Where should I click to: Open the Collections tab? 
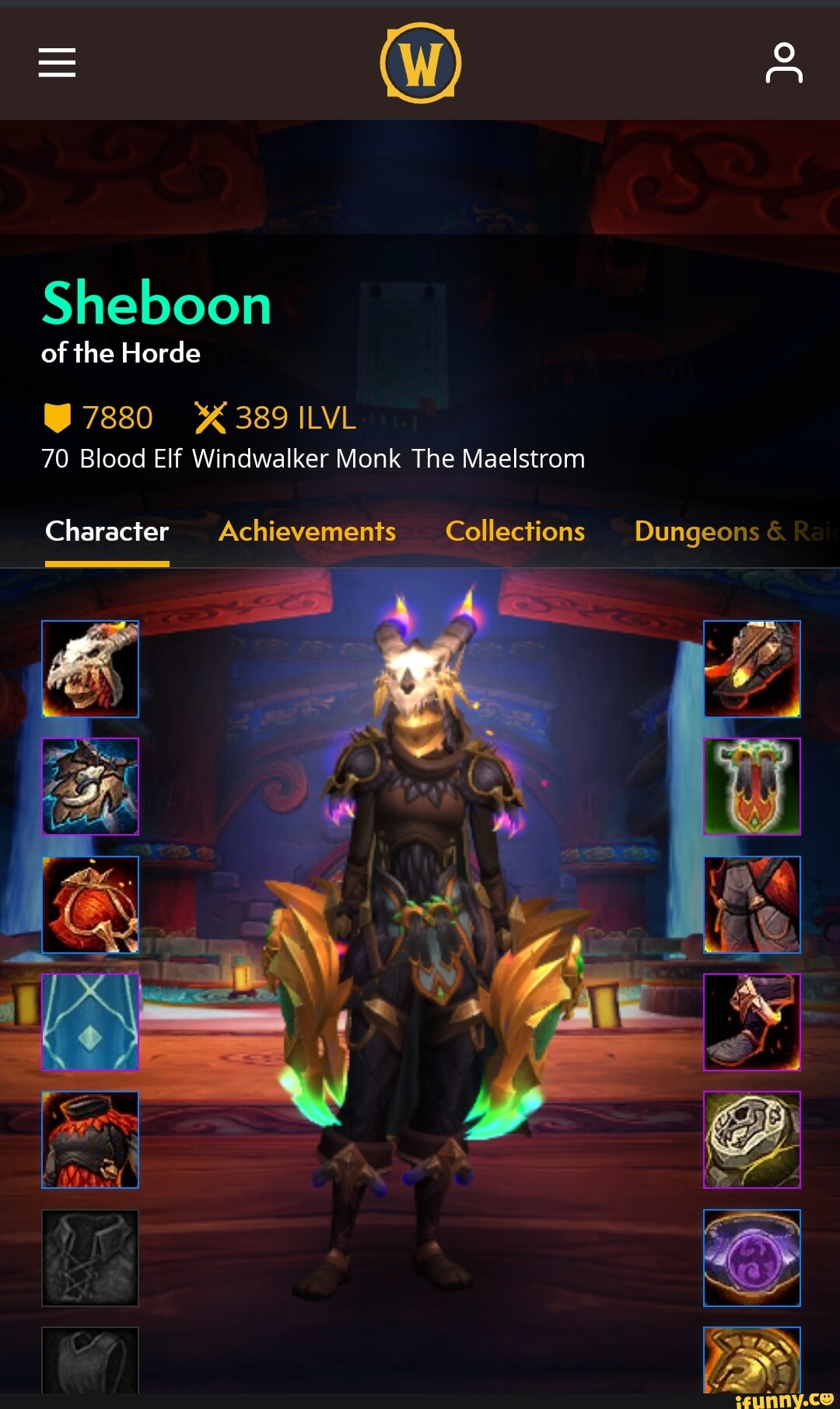pyautogui.click(x=515, y=531)
